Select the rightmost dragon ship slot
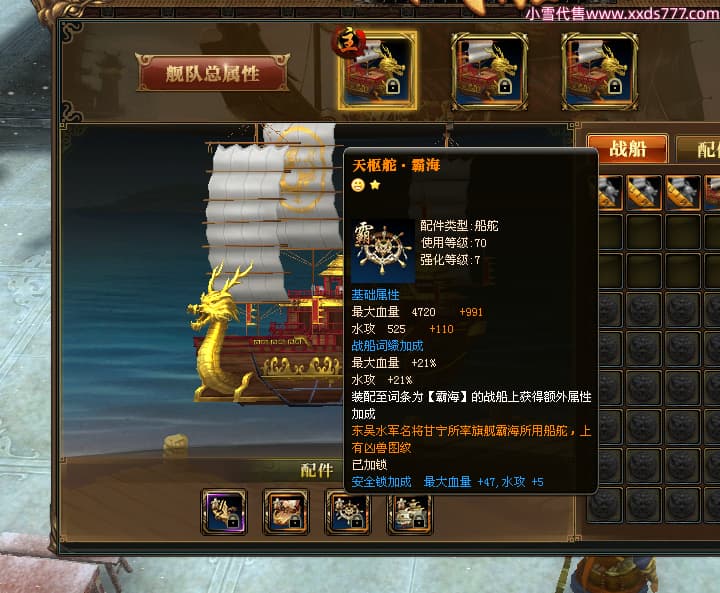Image resolution: width=720 pixels, height=593 pixels. pyautogui.click(x=599, y=71)
